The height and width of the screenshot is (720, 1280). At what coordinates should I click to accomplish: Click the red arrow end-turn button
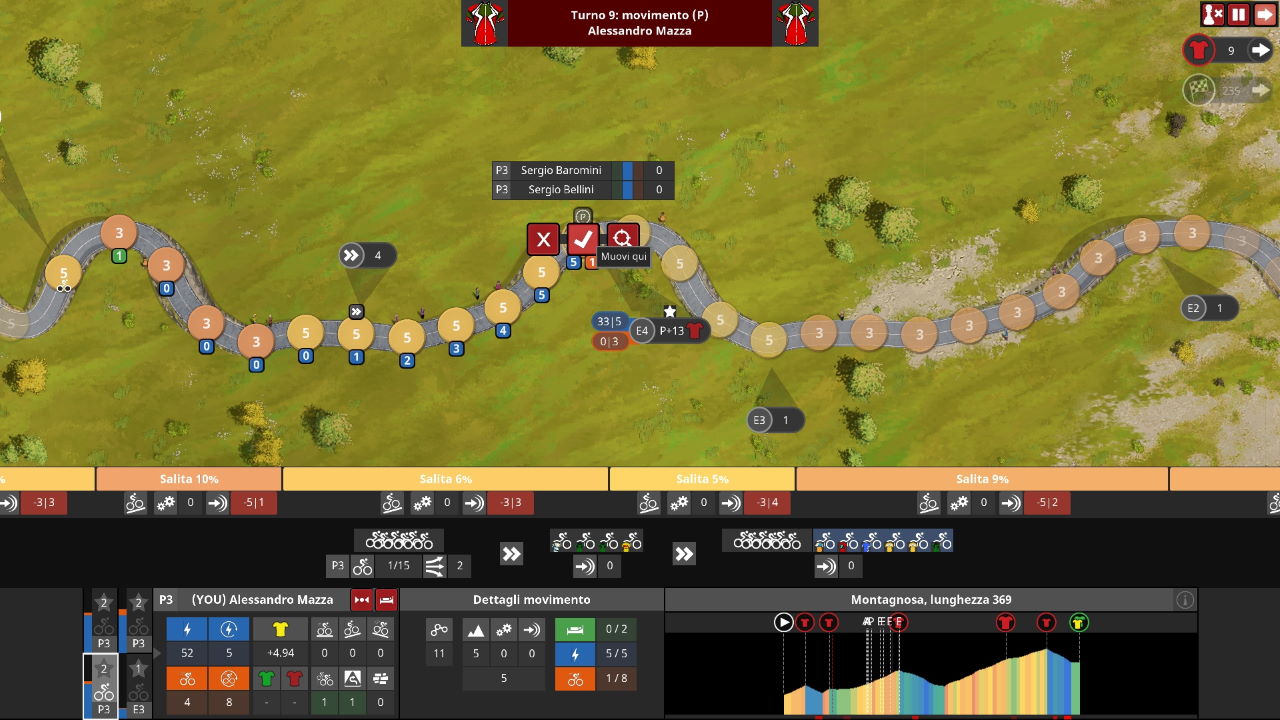coord(1265,14)
